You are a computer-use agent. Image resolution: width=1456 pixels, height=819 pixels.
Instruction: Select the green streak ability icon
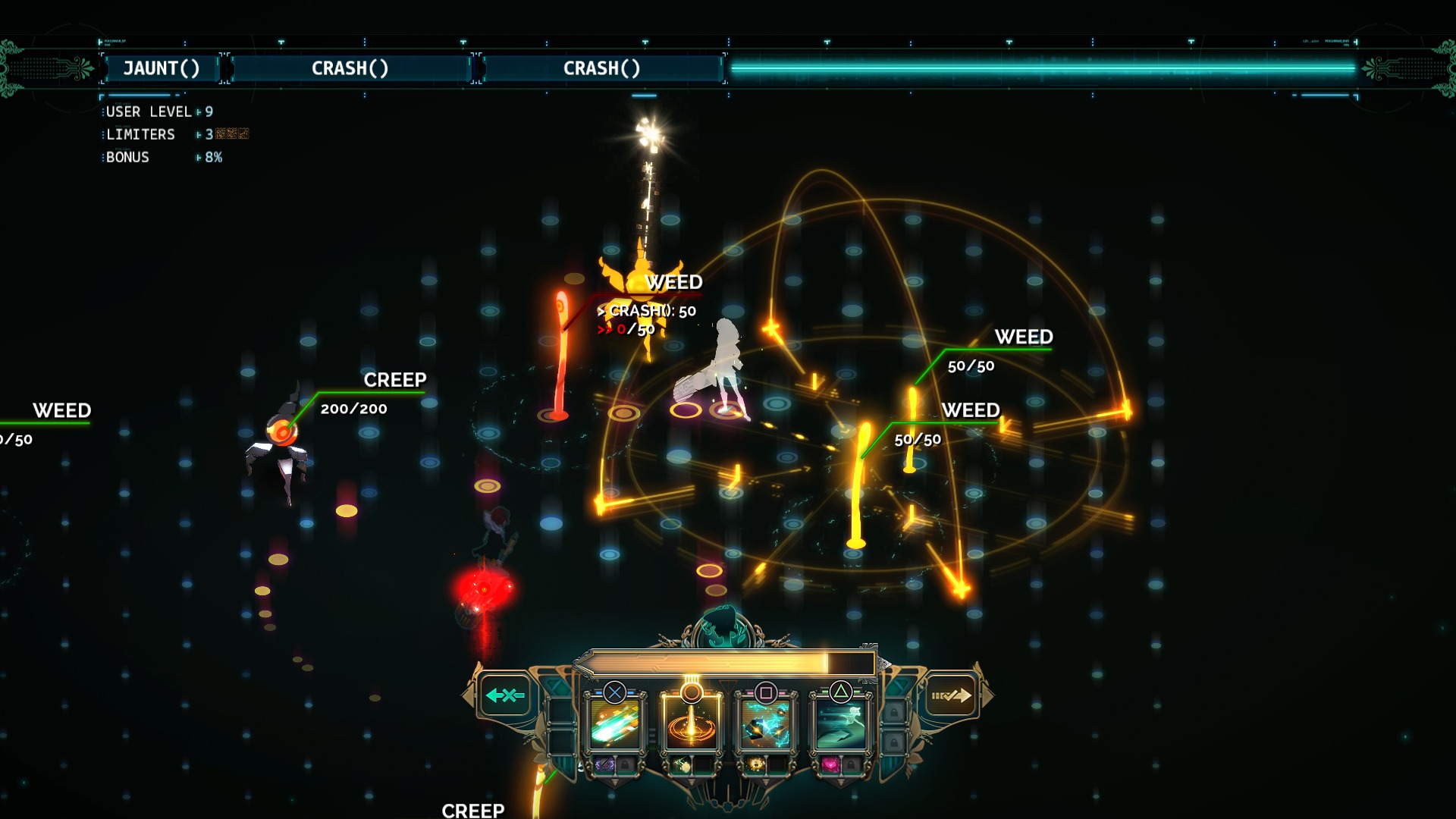point(615,724)
